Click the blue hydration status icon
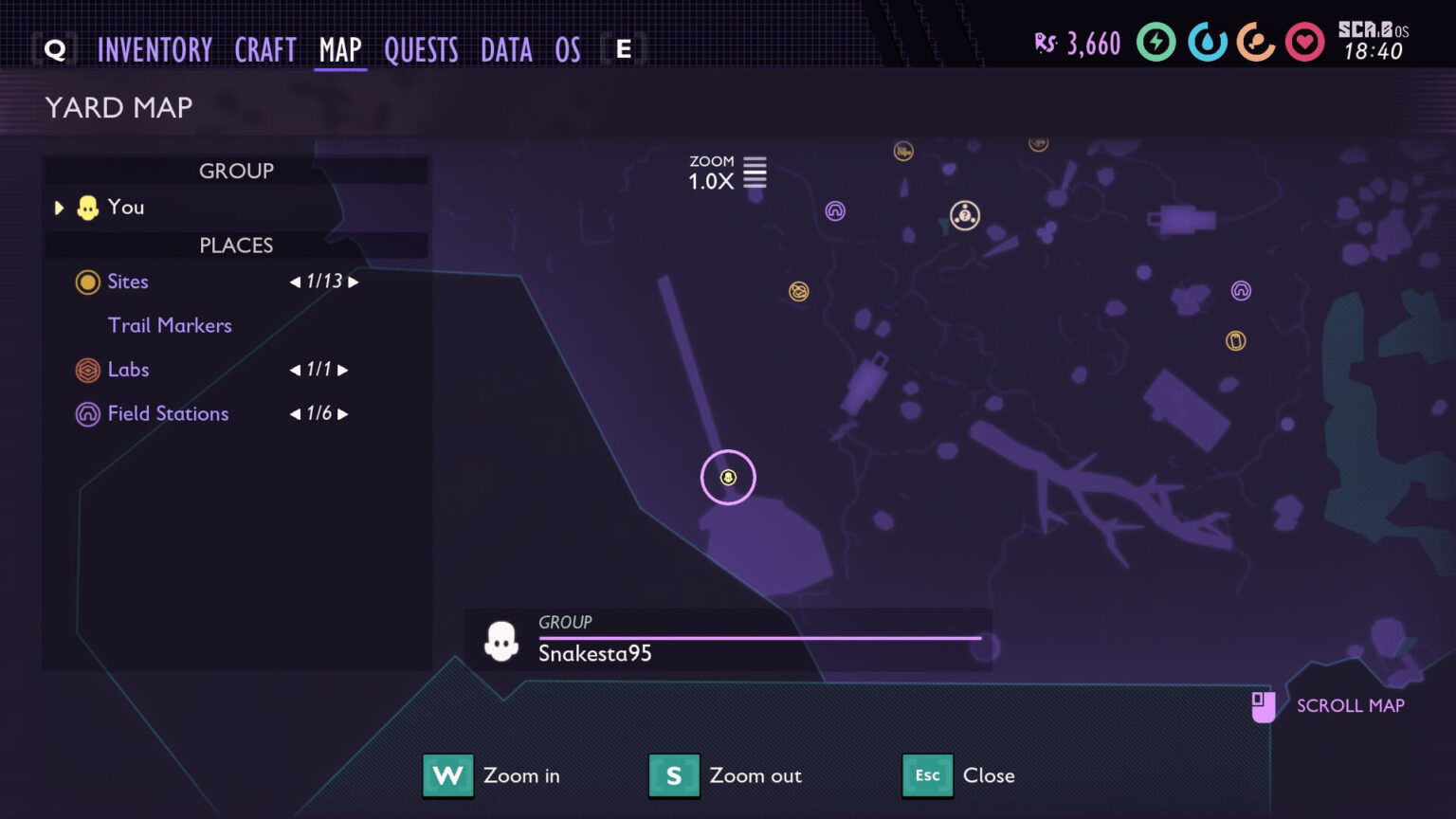 pyautogui.click(x=1206, y=43)
